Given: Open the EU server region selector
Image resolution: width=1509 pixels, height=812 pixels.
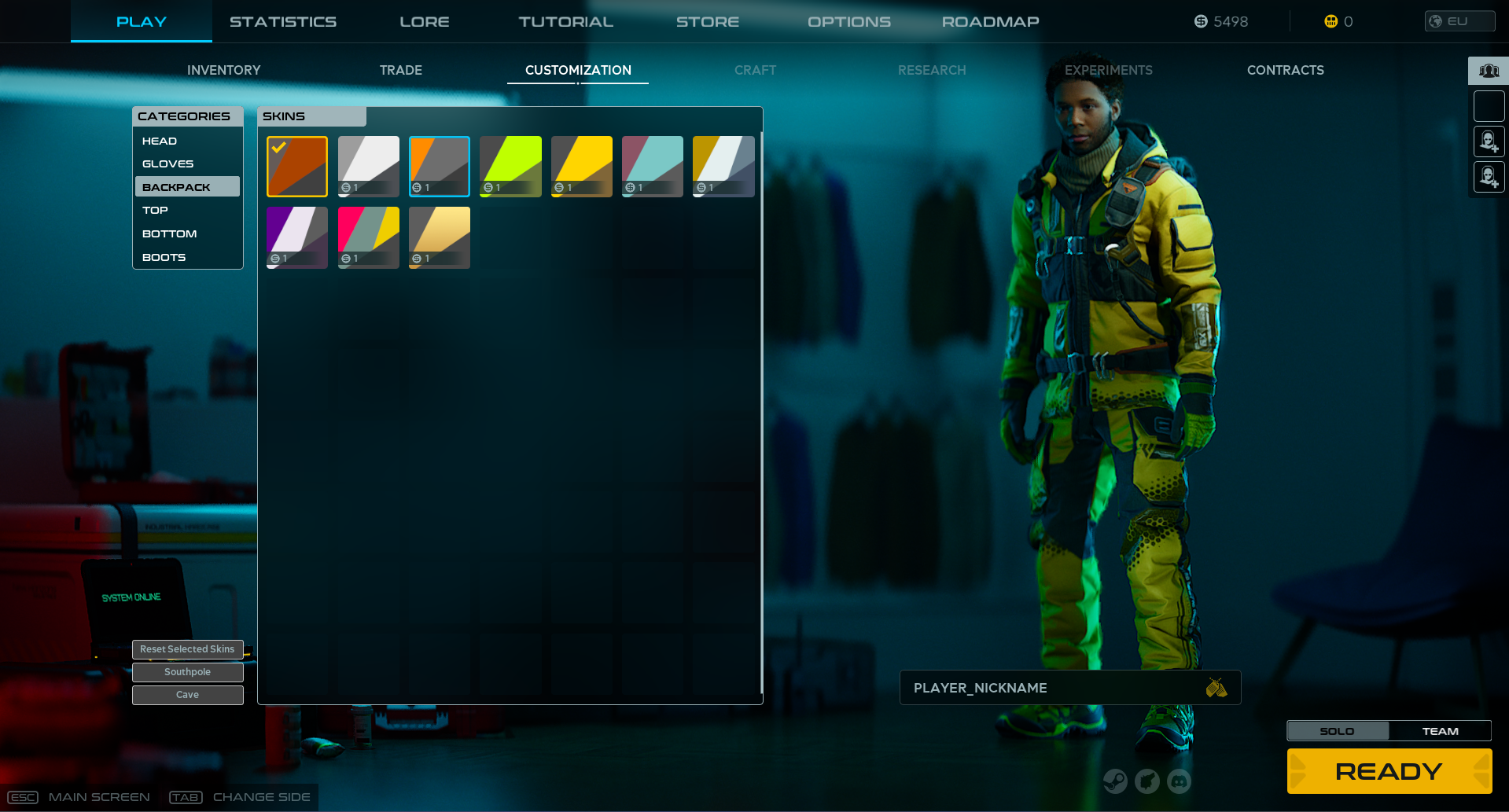Looking at the screenshot, I should (1459, 21).
